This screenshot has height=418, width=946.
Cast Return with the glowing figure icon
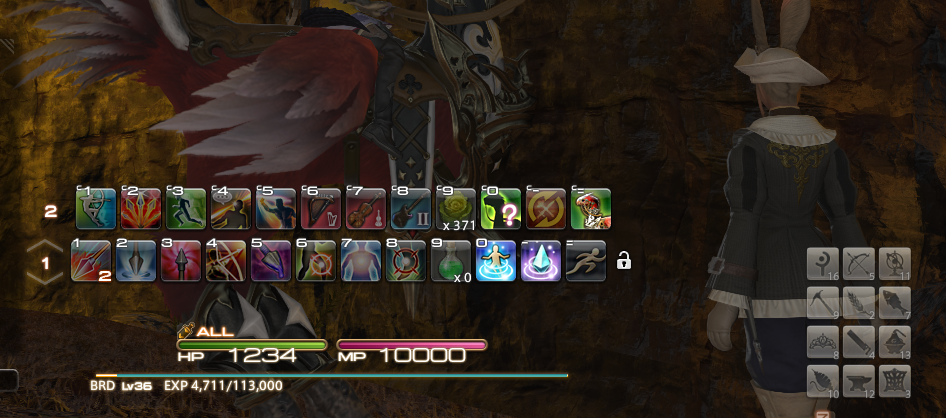click(x=496, y=261)
